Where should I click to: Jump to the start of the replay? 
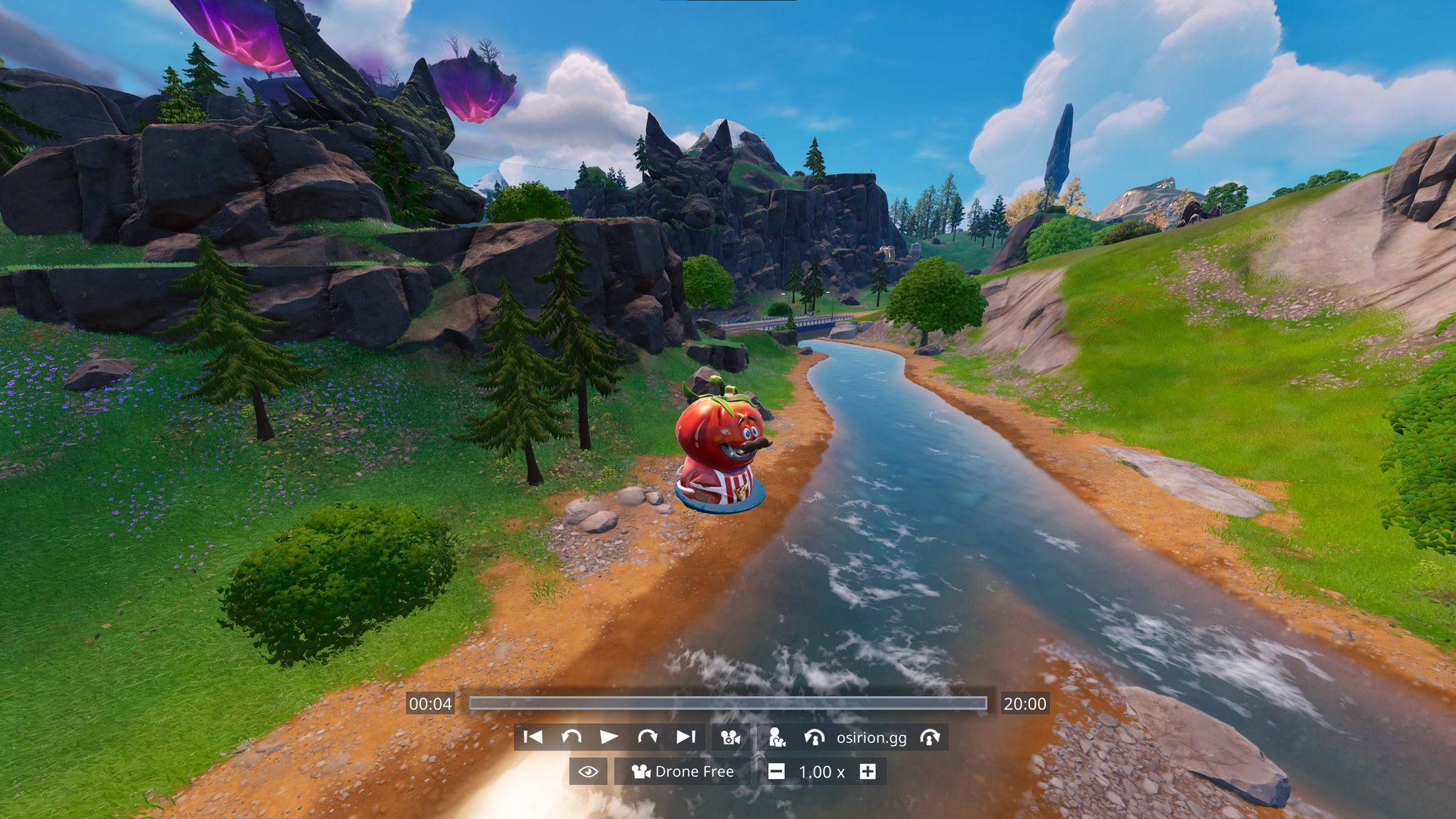[x=532, y=737]
